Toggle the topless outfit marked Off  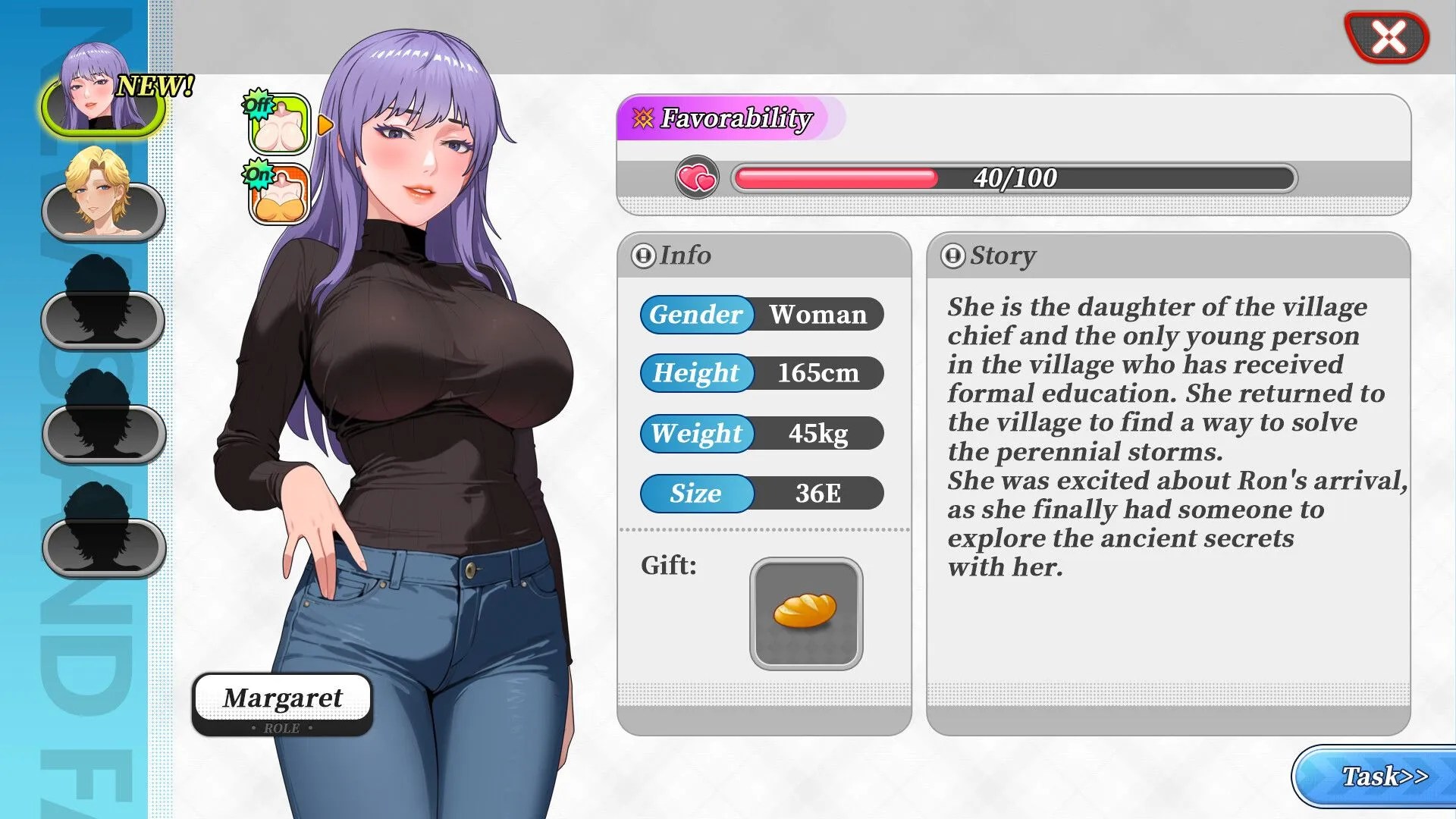tap(278, 124)
